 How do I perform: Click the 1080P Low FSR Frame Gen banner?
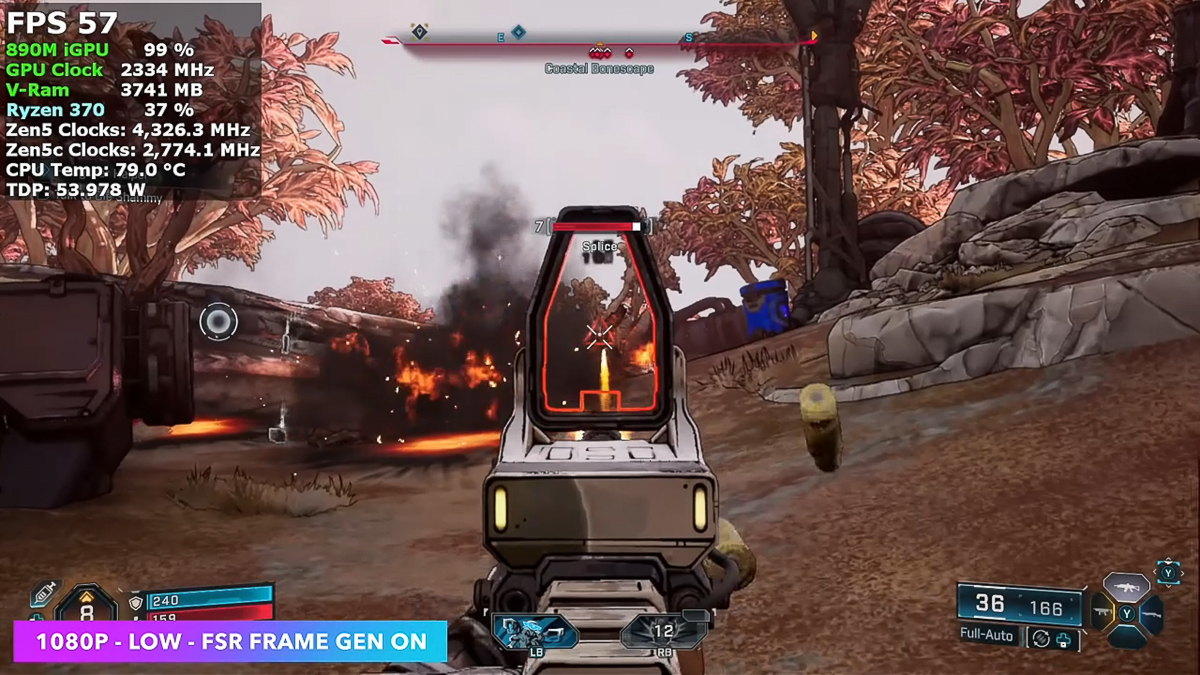pos(230,641)
